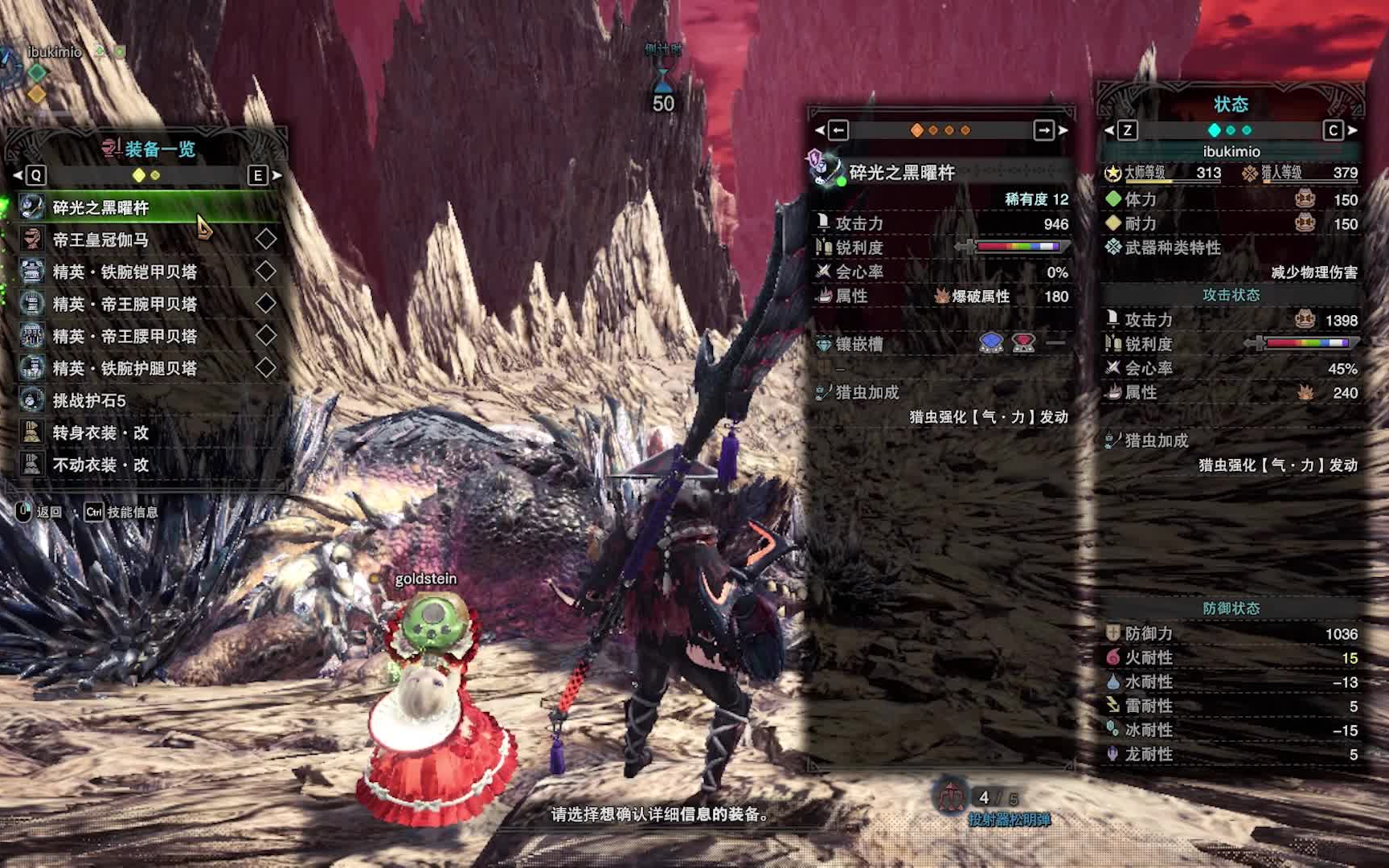Return equipment list to previous page

pyautogui.click(x=35, y=175)
